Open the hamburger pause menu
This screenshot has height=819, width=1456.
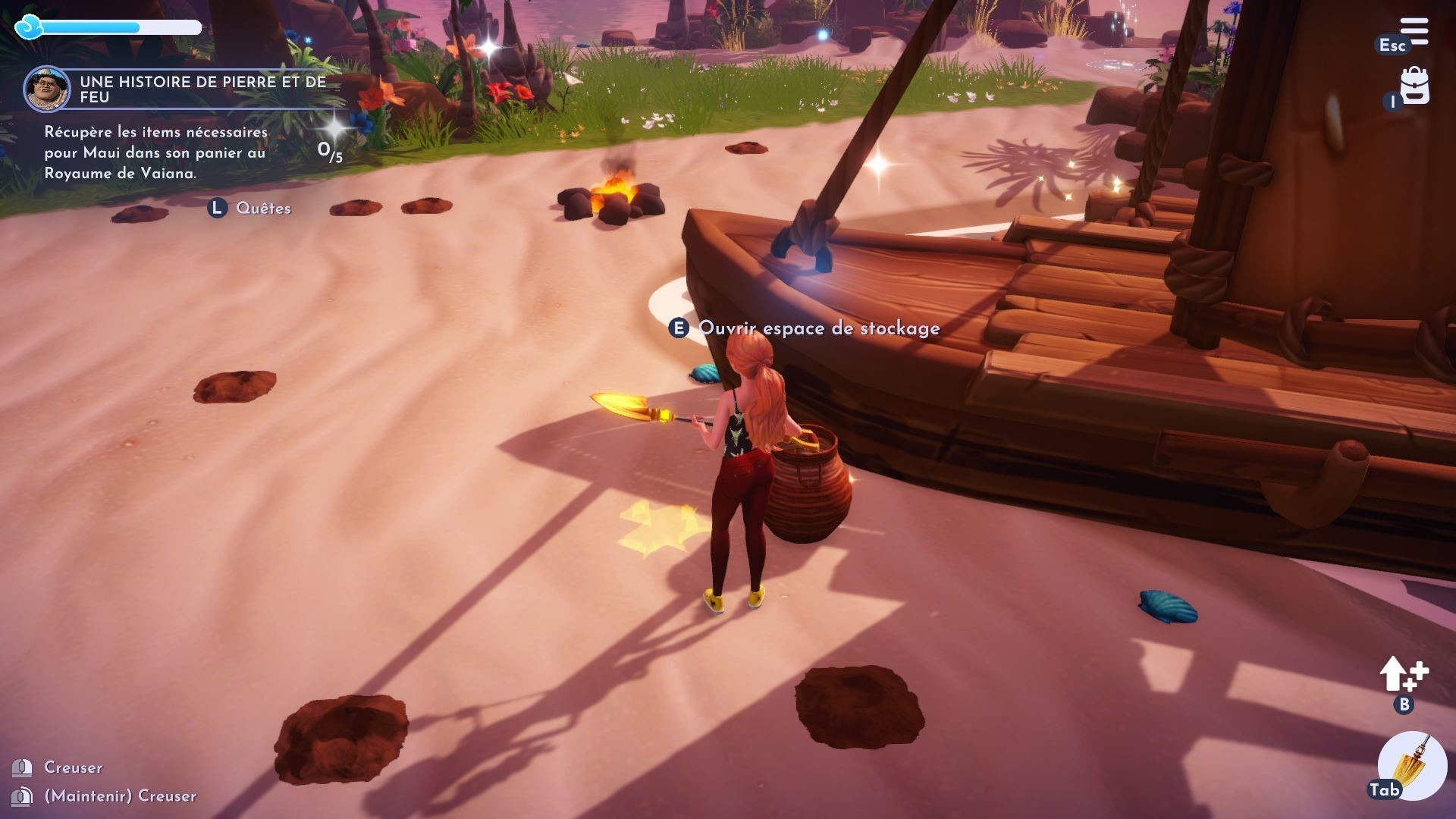[1414, 33]
